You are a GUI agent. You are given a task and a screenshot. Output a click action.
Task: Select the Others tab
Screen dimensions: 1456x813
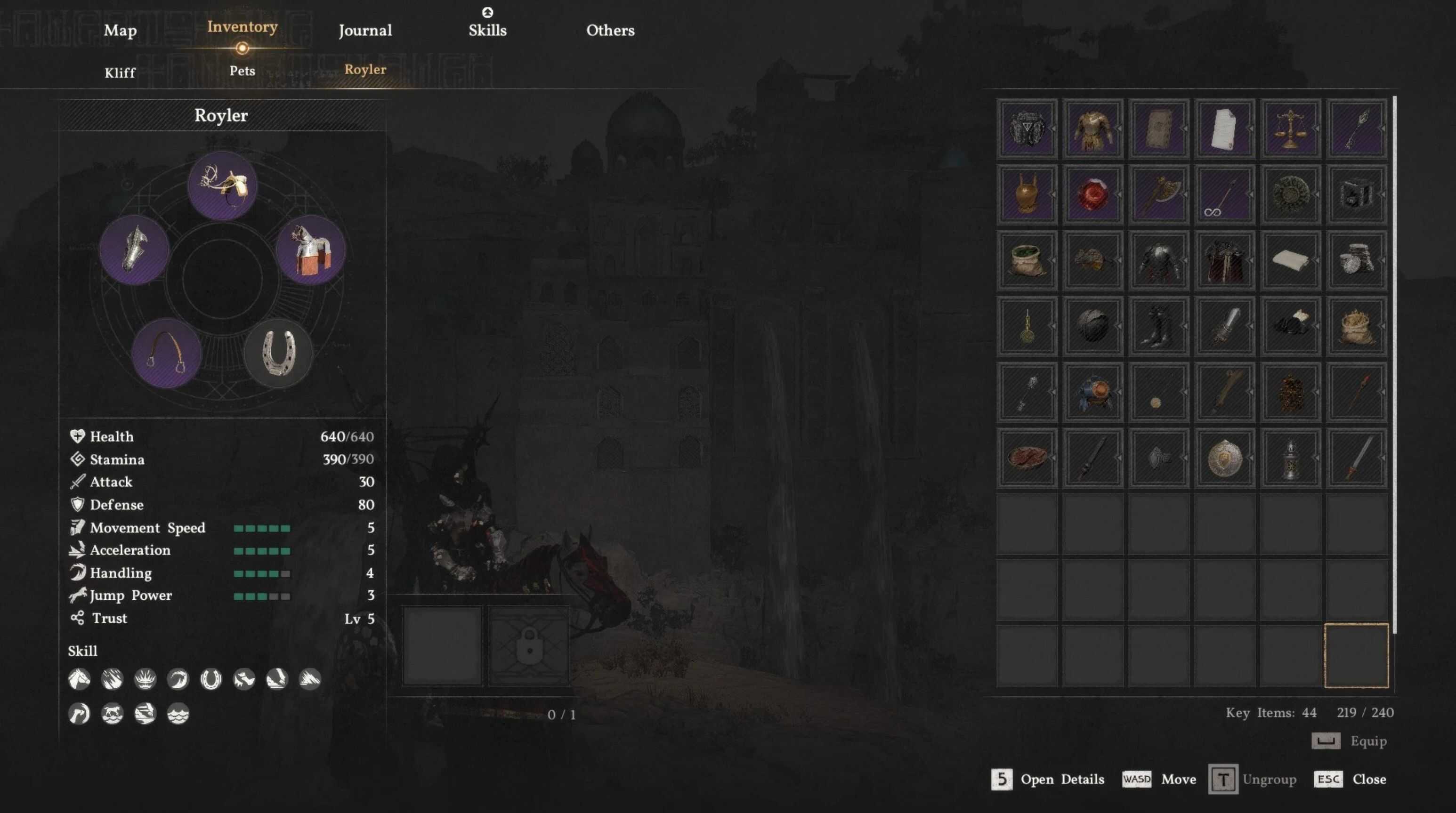[610, 31]
